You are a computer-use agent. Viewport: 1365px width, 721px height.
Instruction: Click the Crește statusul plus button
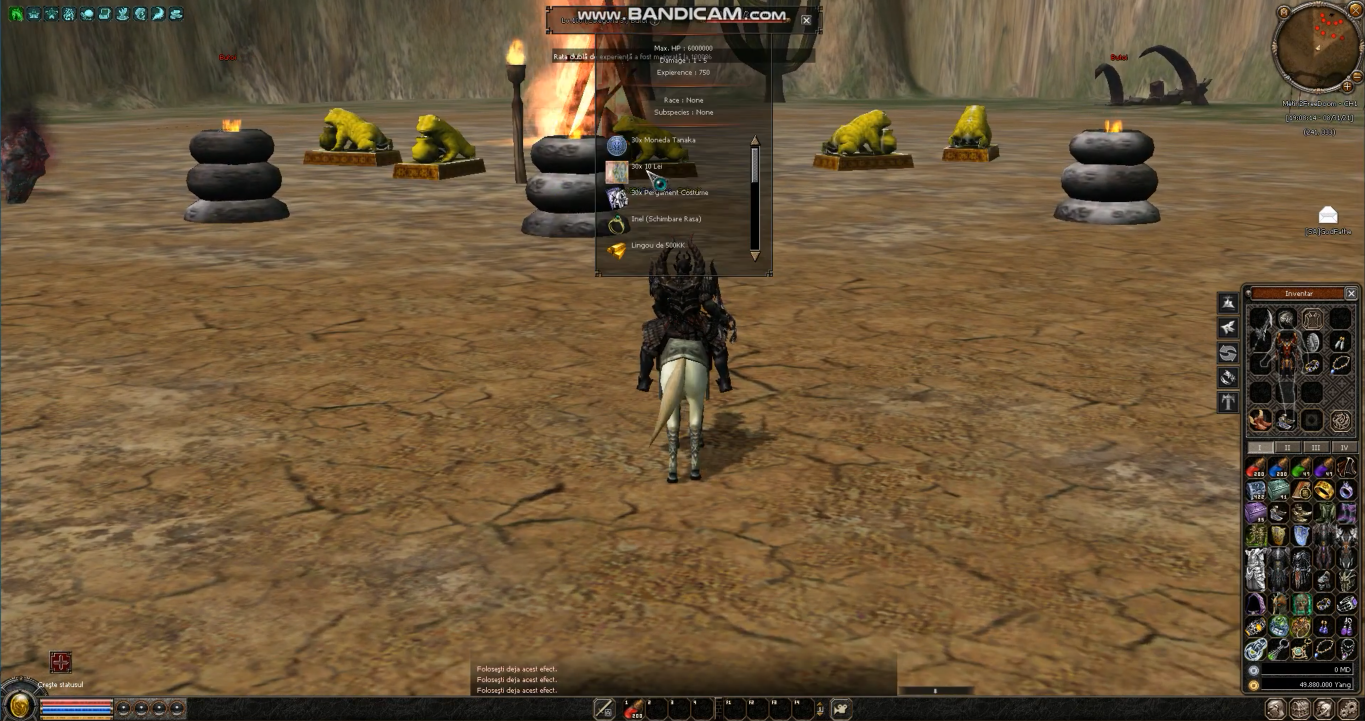61,662
